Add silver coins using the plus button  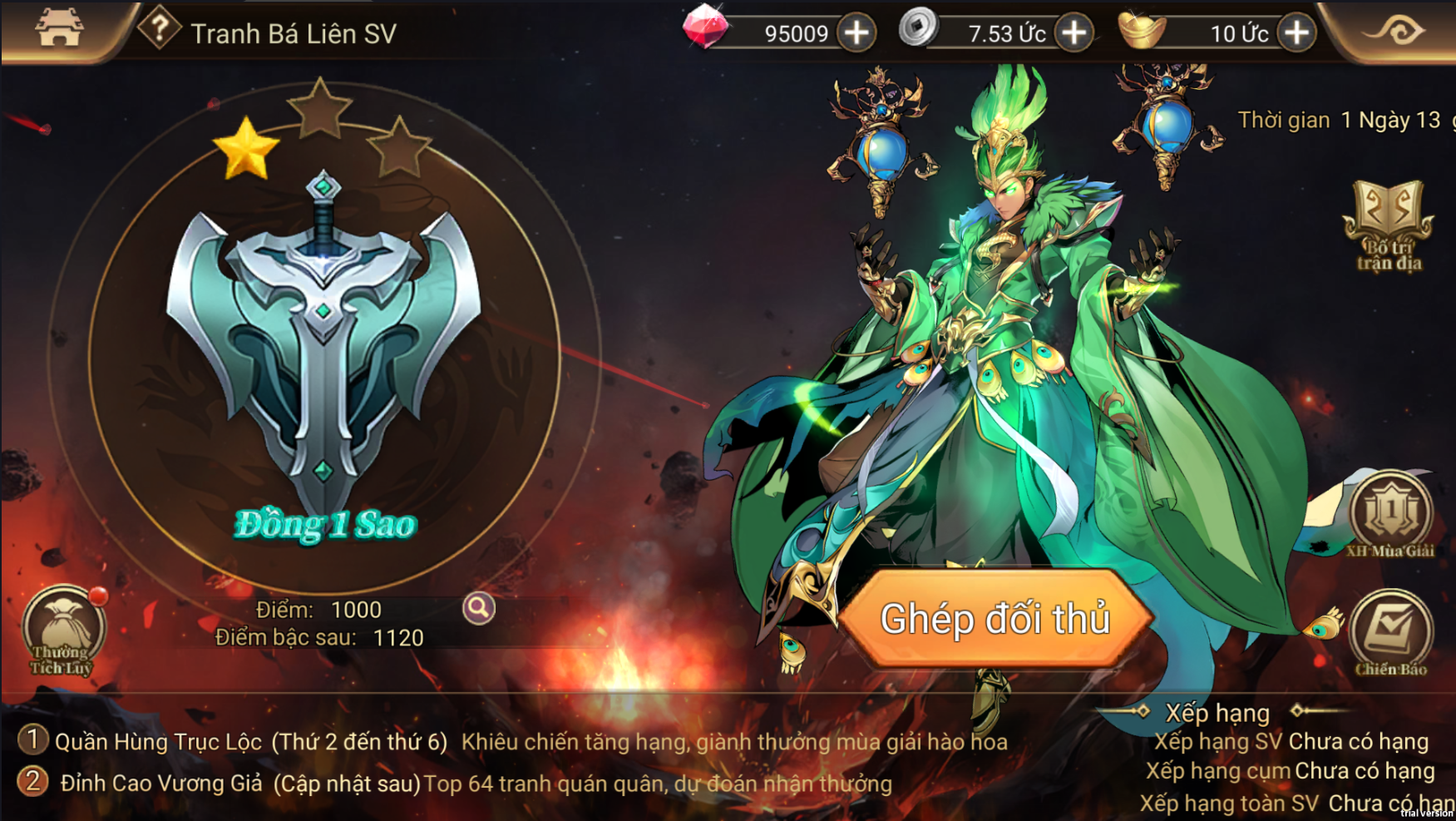1074,33
